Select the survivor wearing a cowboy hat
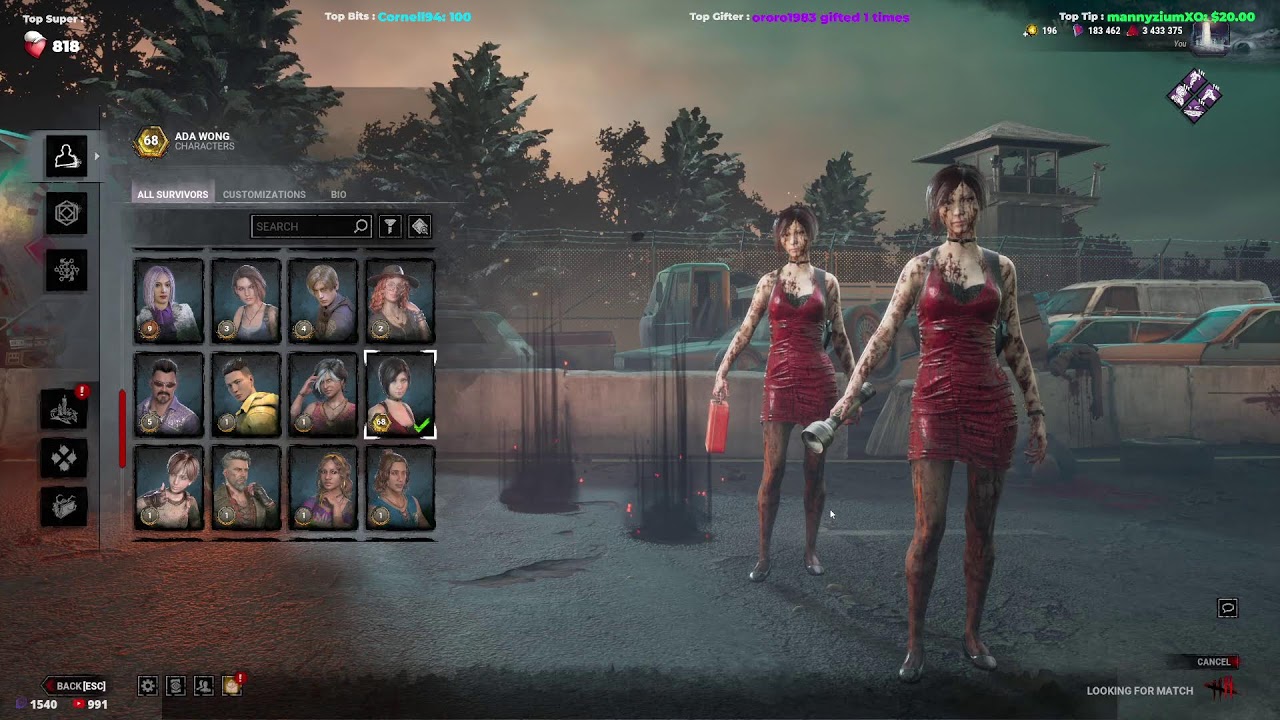This screenshot has height=720, width=1280. pos(400,301)
